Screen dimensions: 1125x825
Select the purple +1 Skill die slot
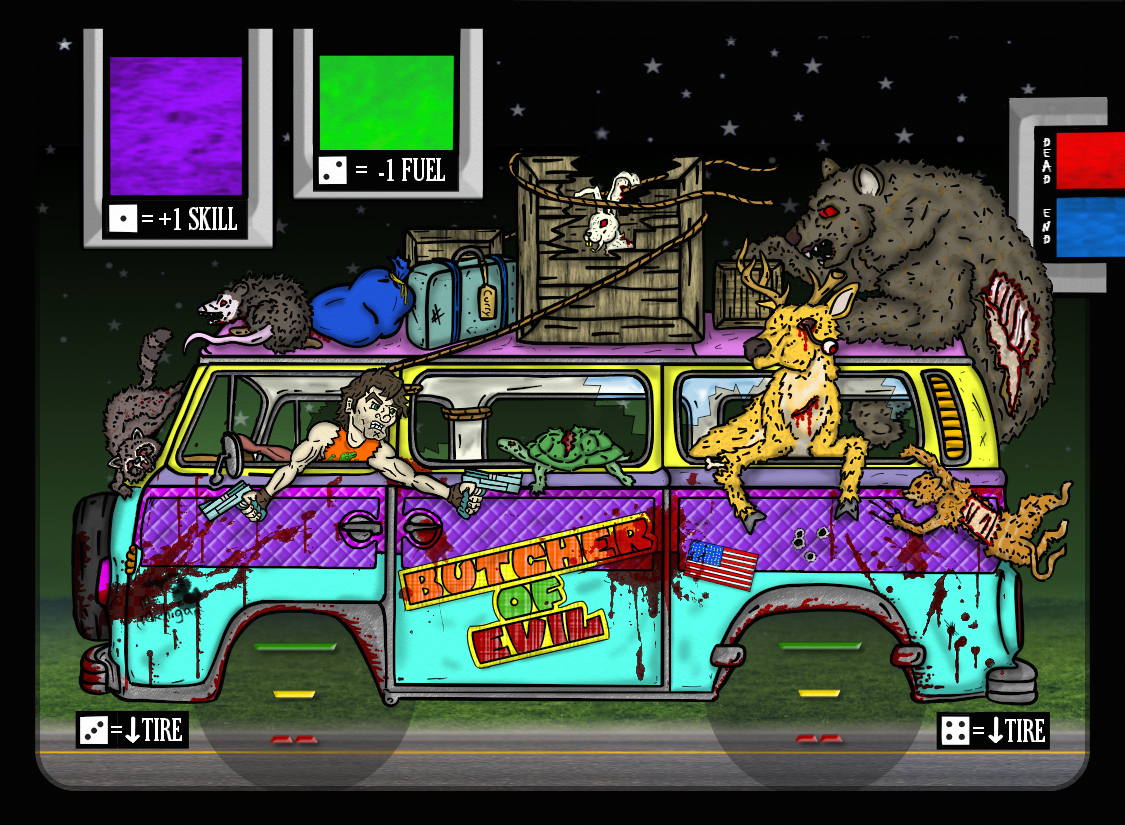tap(176, 126)
